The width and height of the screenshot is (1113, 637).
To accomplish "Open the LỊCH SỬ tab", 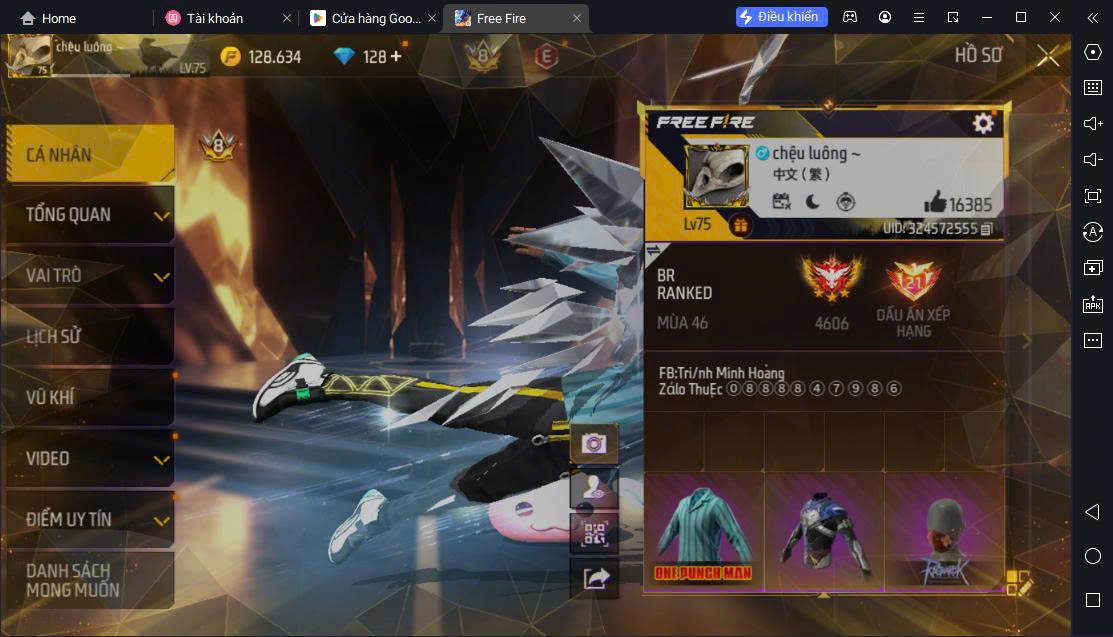I will 89,337.
